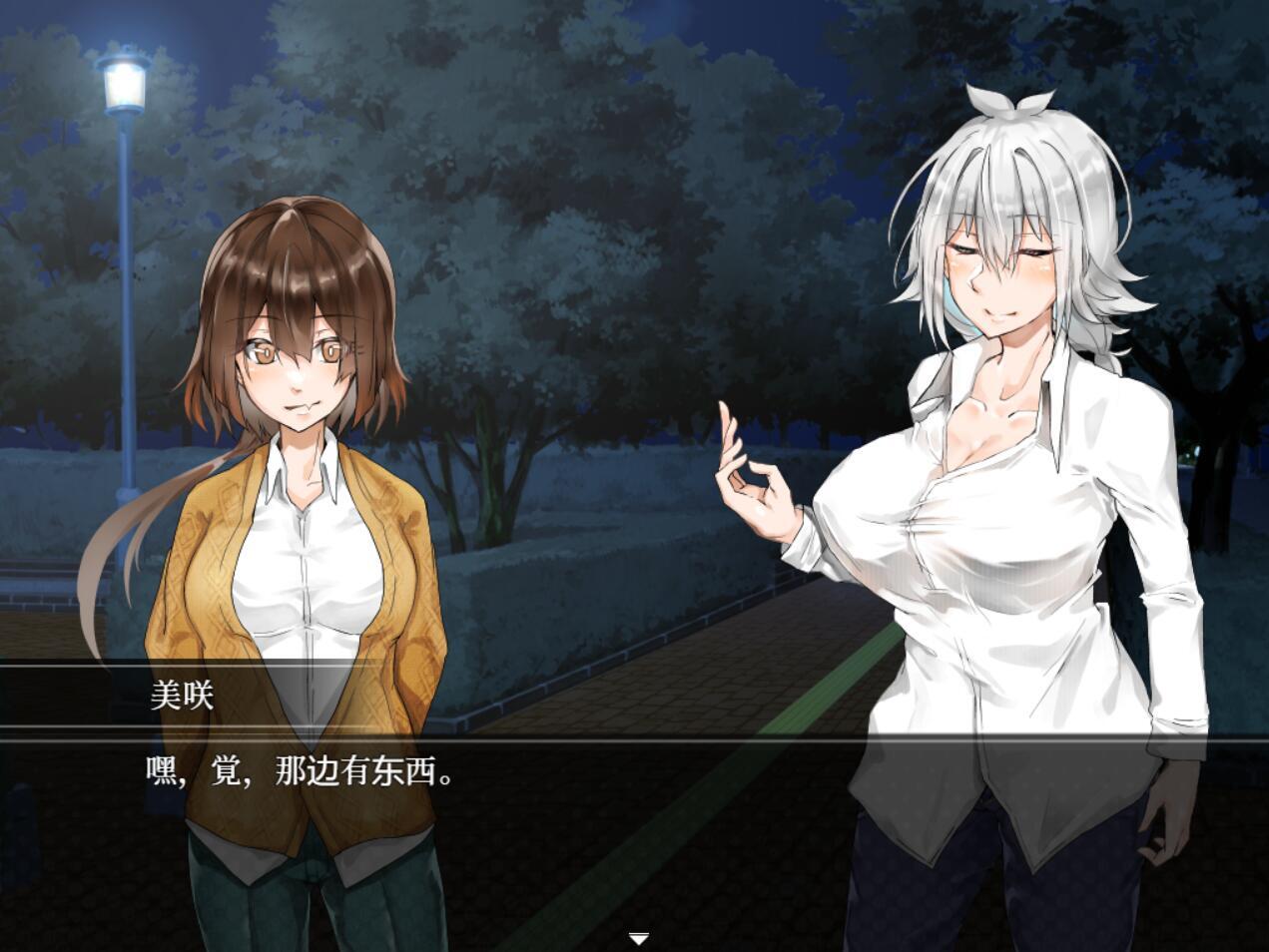Advance the dialogue text about something over there

(x=302, y=772)
